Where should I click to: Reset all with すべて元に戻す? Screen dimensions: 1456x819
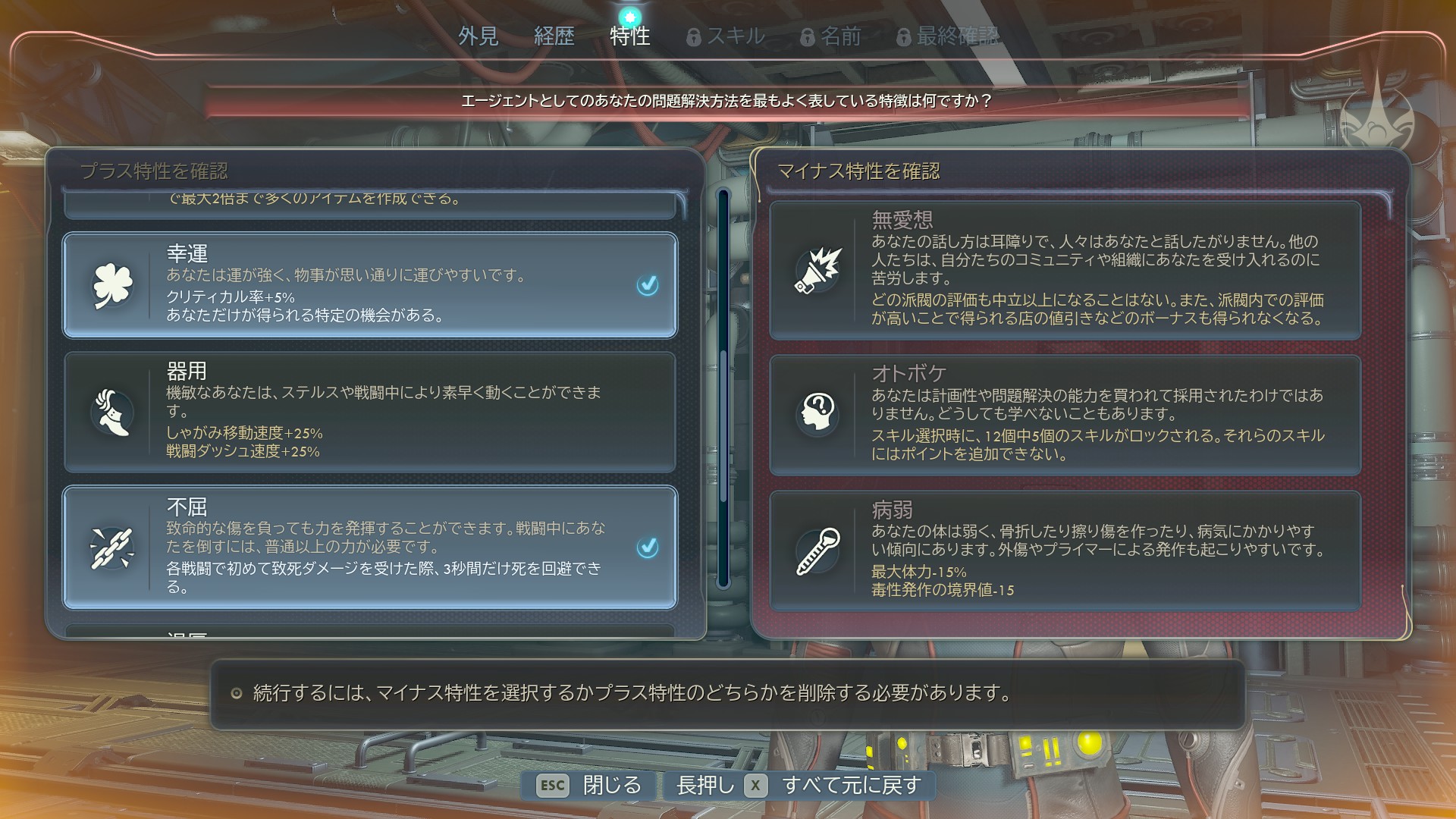click(798, 786)
